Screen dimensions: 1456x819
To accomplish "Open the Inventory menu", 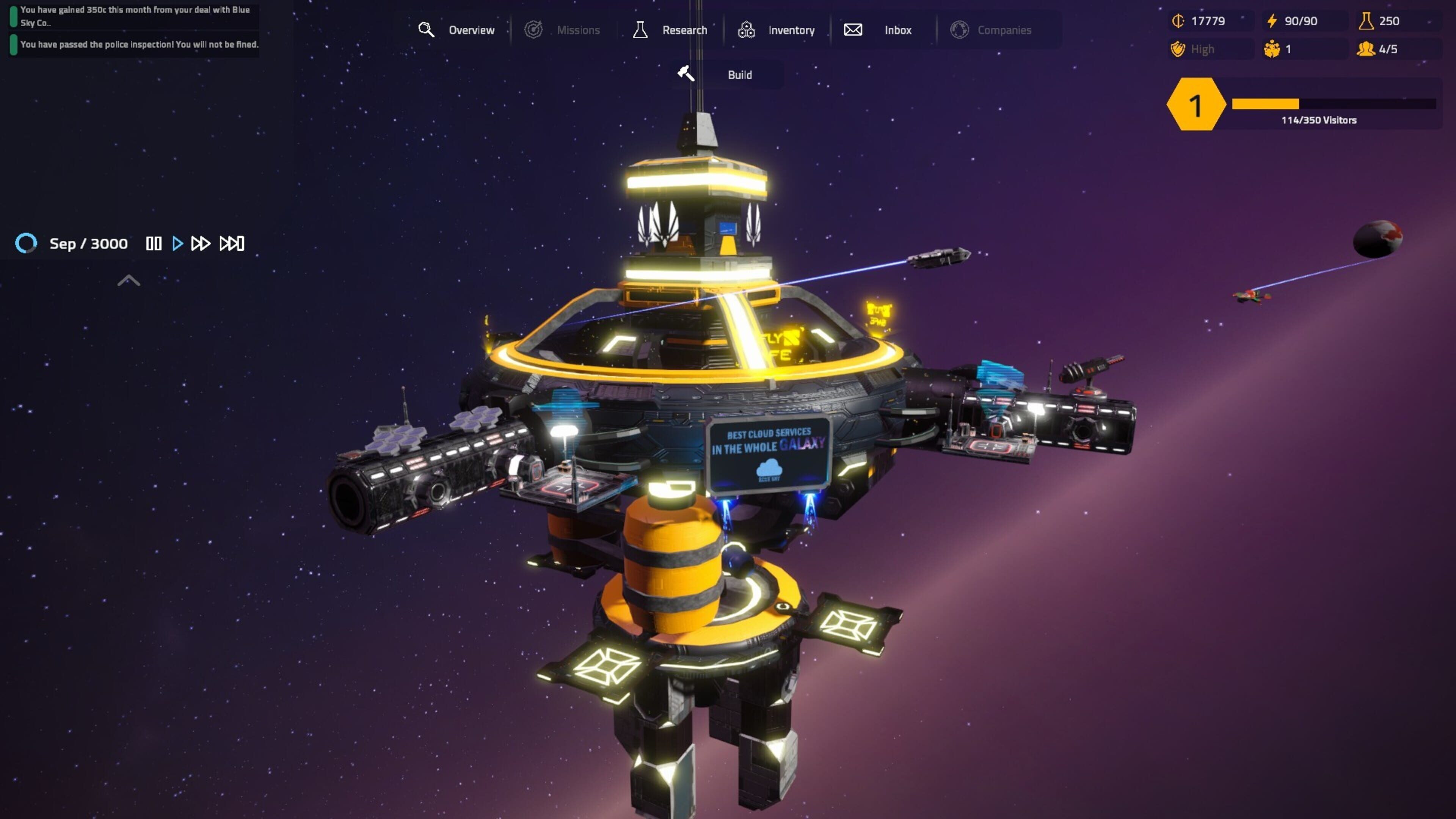I will click(x=777, y=30).
